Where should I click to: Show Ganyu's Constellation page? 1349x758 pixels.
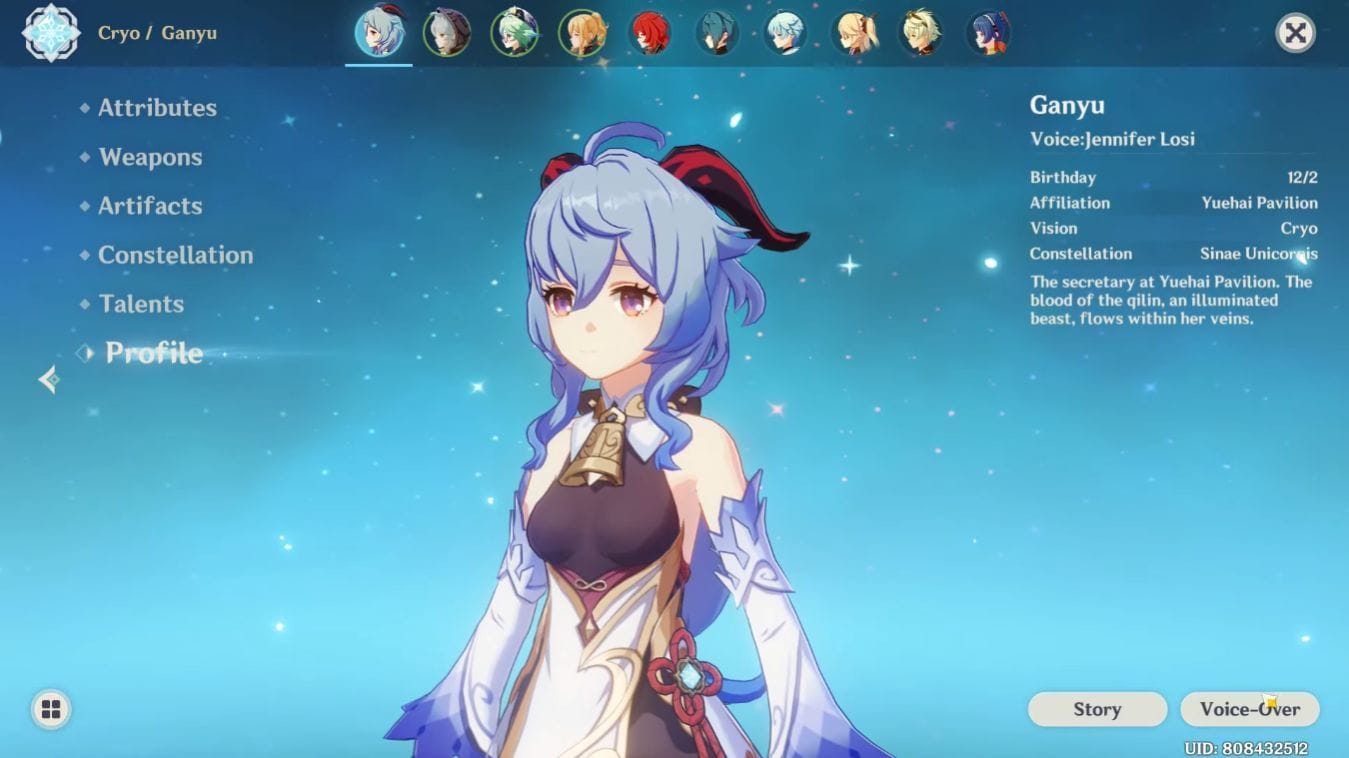pyautogui.click(x=175, y=255)
